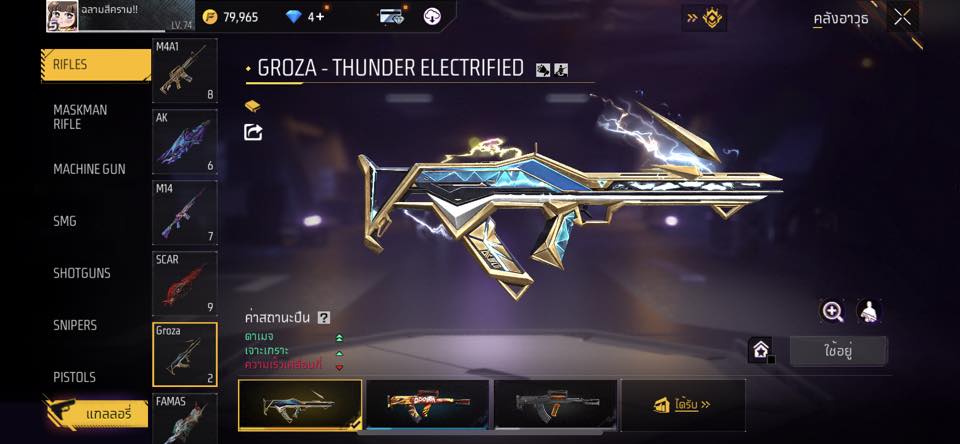Select the M14 weapon tile

(x=184, y=212)
